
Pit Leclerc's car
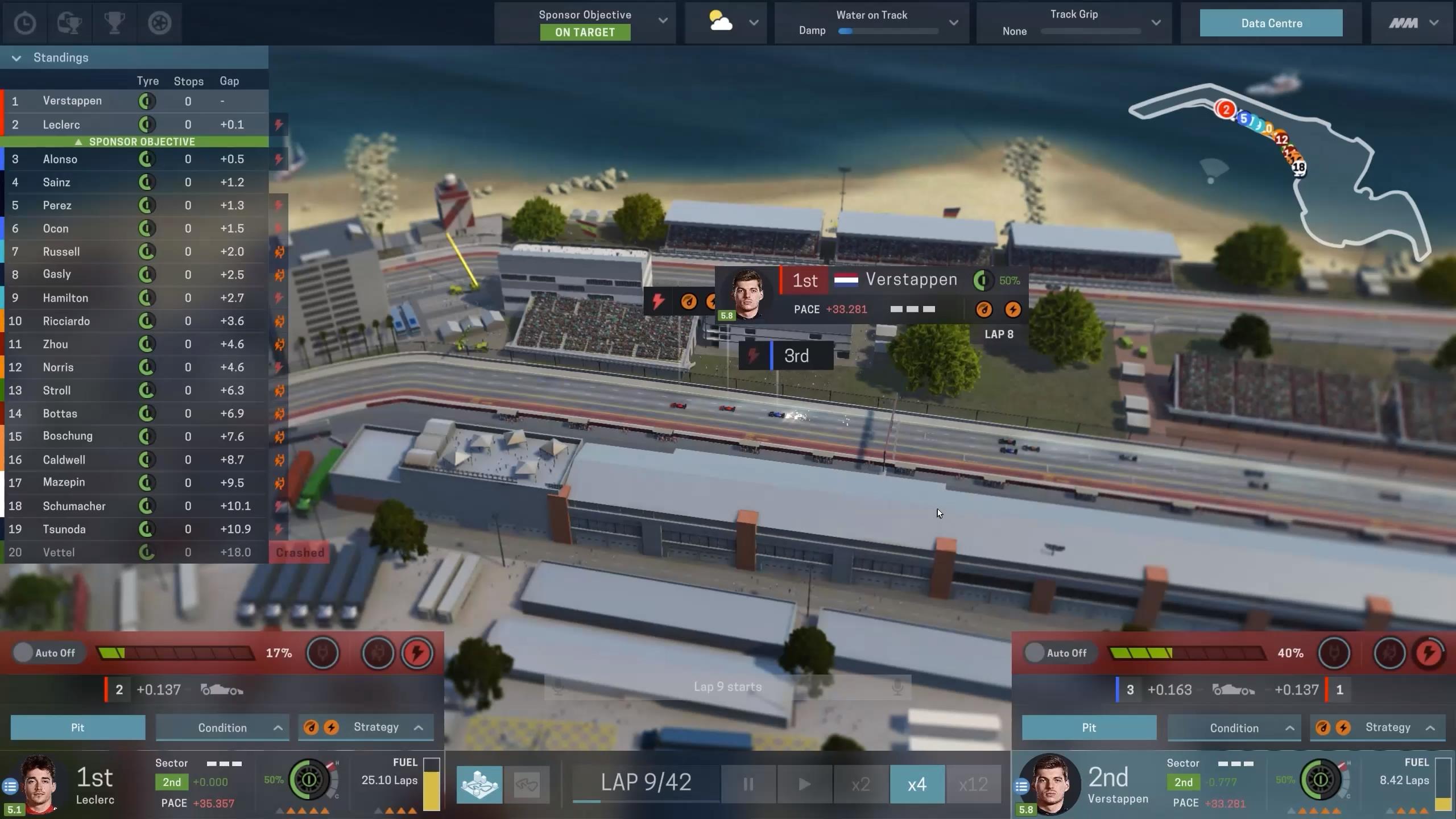coord(78,727)
